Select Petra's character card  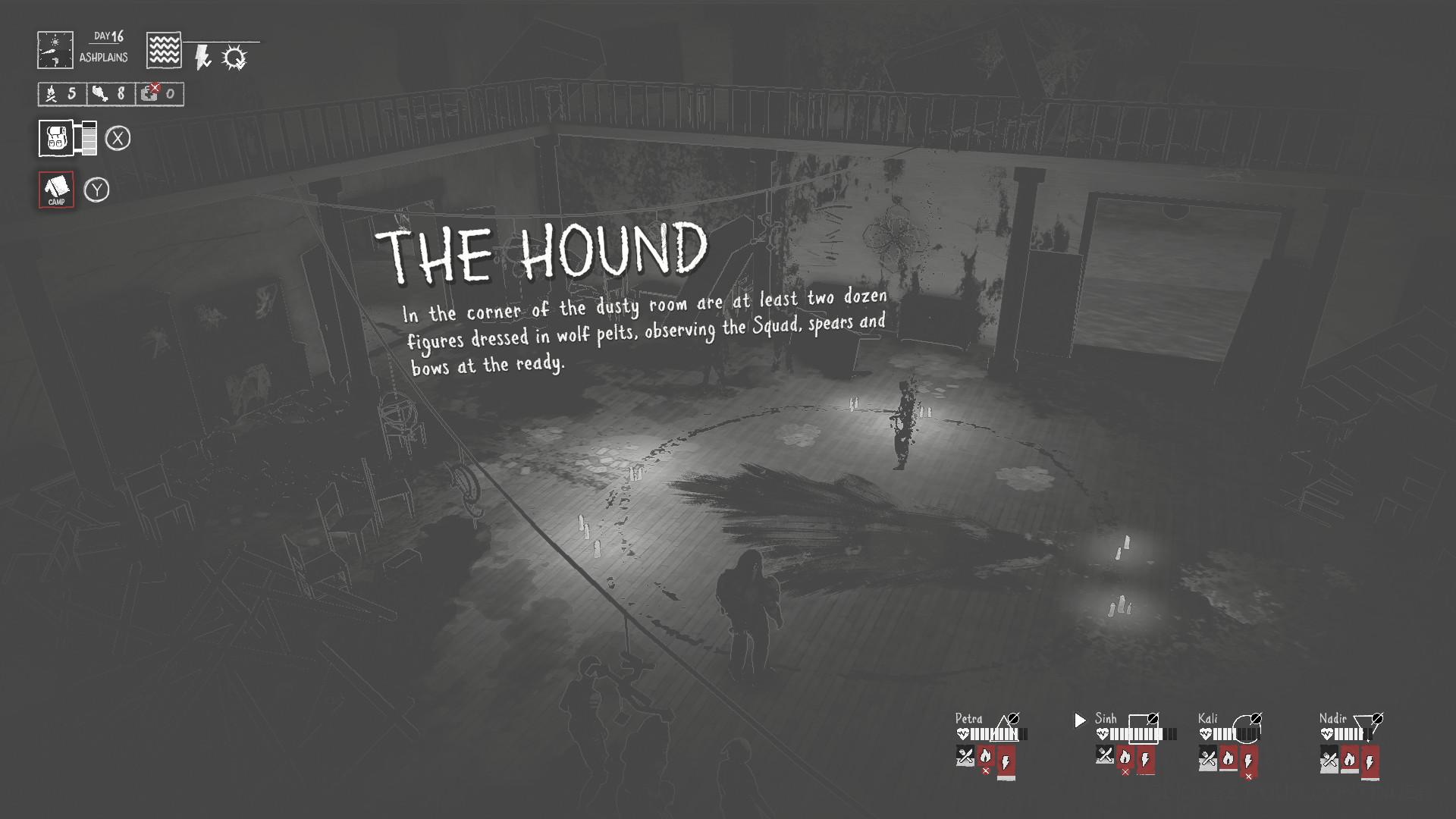coord(969,717)
